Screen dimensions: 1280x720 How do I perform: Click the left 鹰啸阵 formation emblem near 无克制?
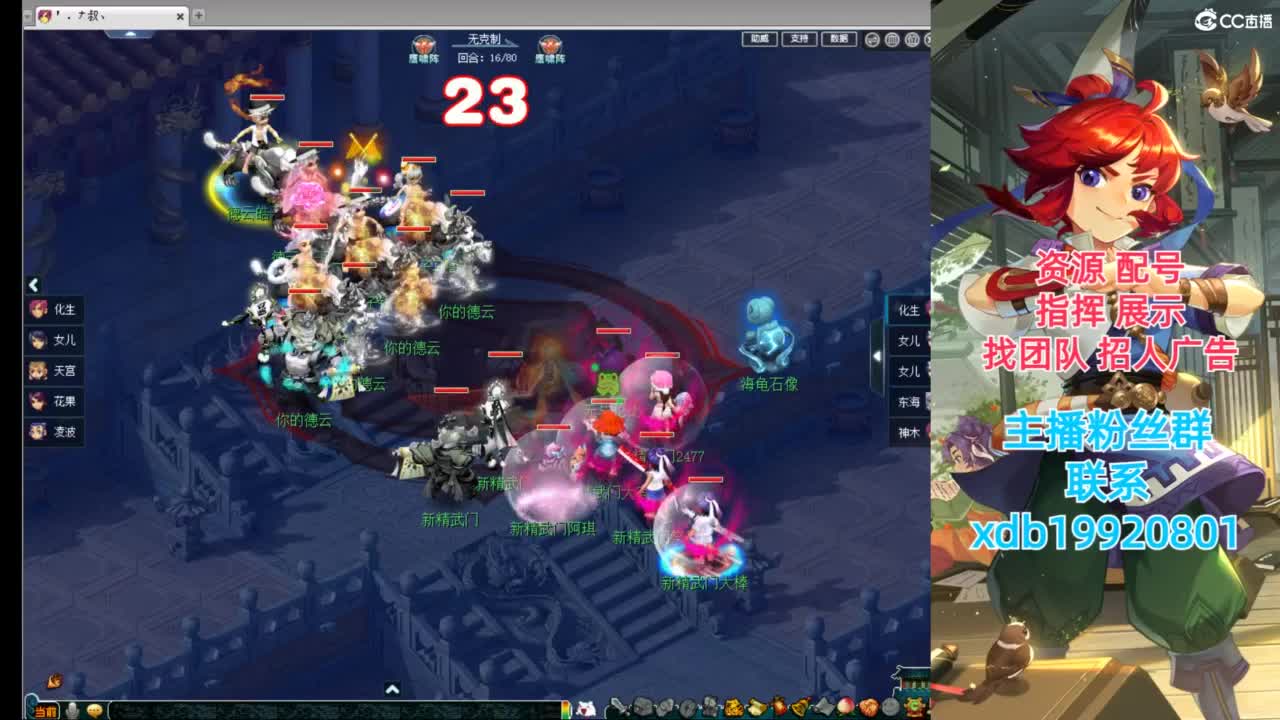pyautogui.click(x=422, y=44)
